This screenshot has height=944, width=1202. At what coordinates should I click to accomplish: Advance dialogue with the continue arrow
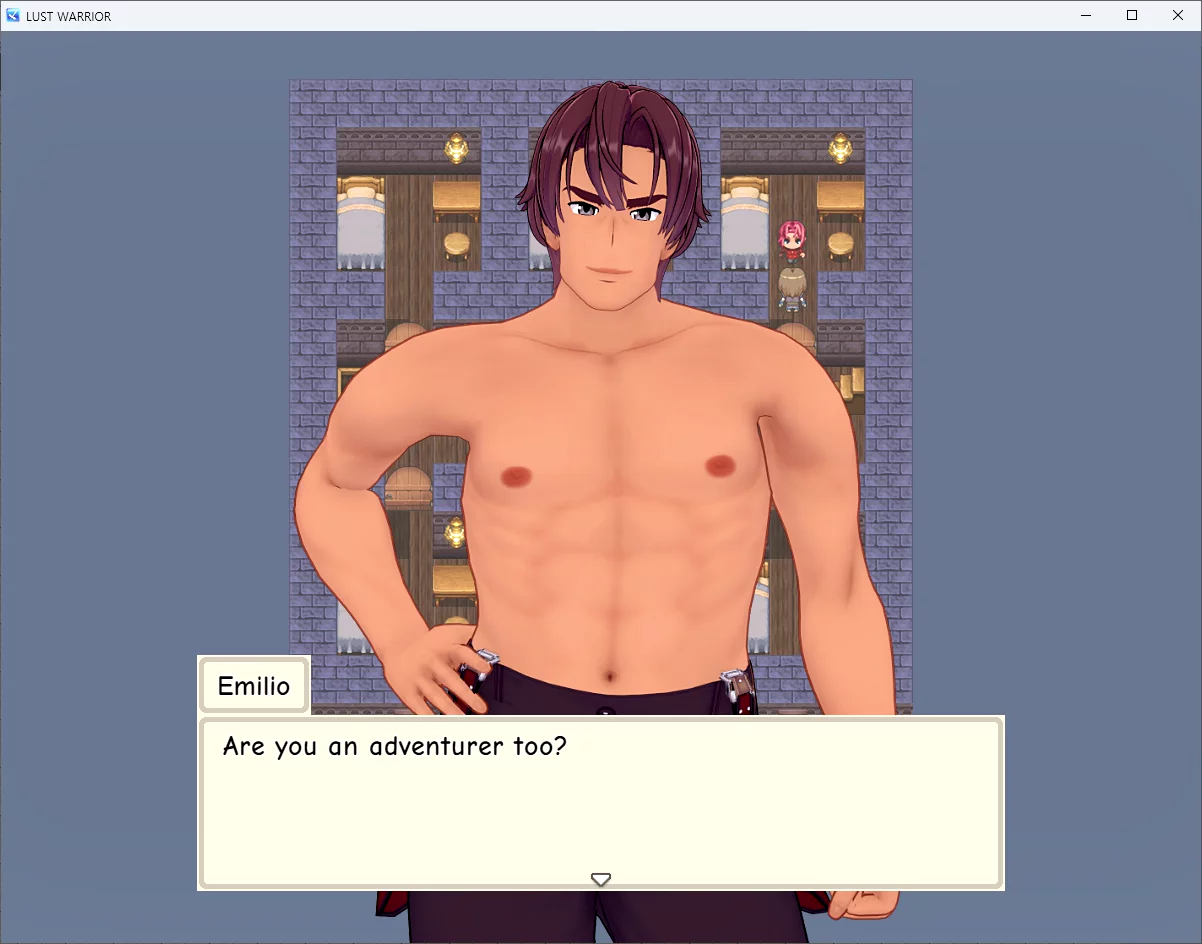coord(600,879)
